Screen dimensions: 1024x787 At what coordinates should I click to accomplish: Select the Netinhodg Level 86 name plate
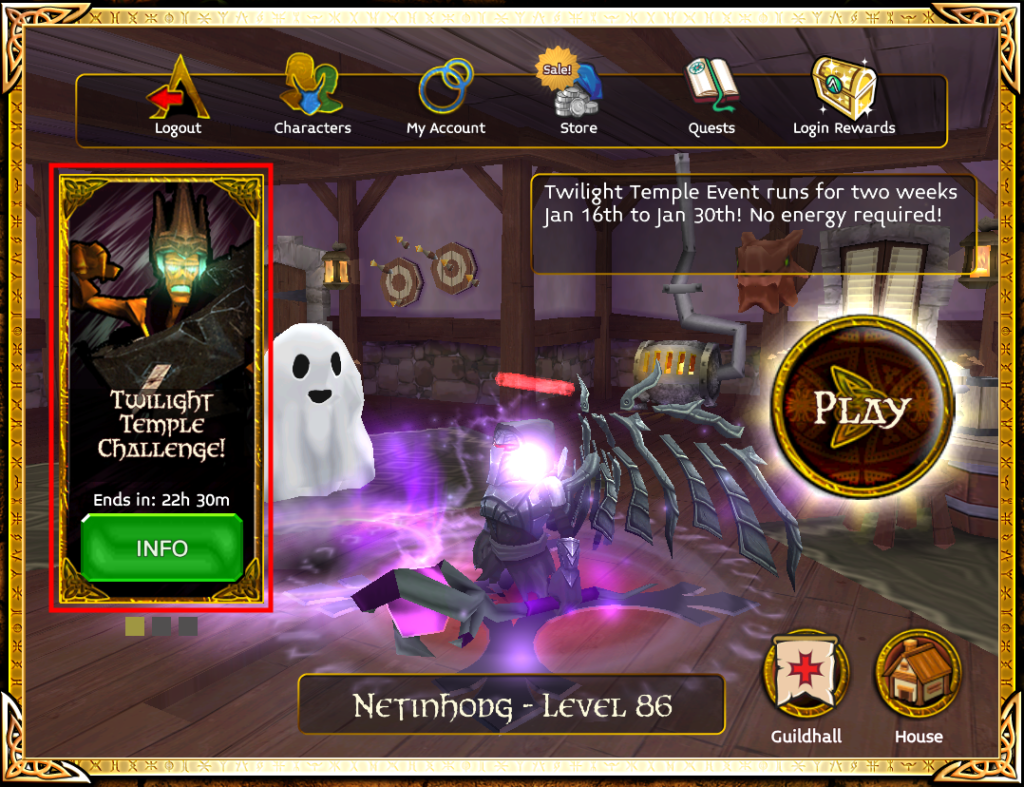pyautogui.click(x=511, y=706)
